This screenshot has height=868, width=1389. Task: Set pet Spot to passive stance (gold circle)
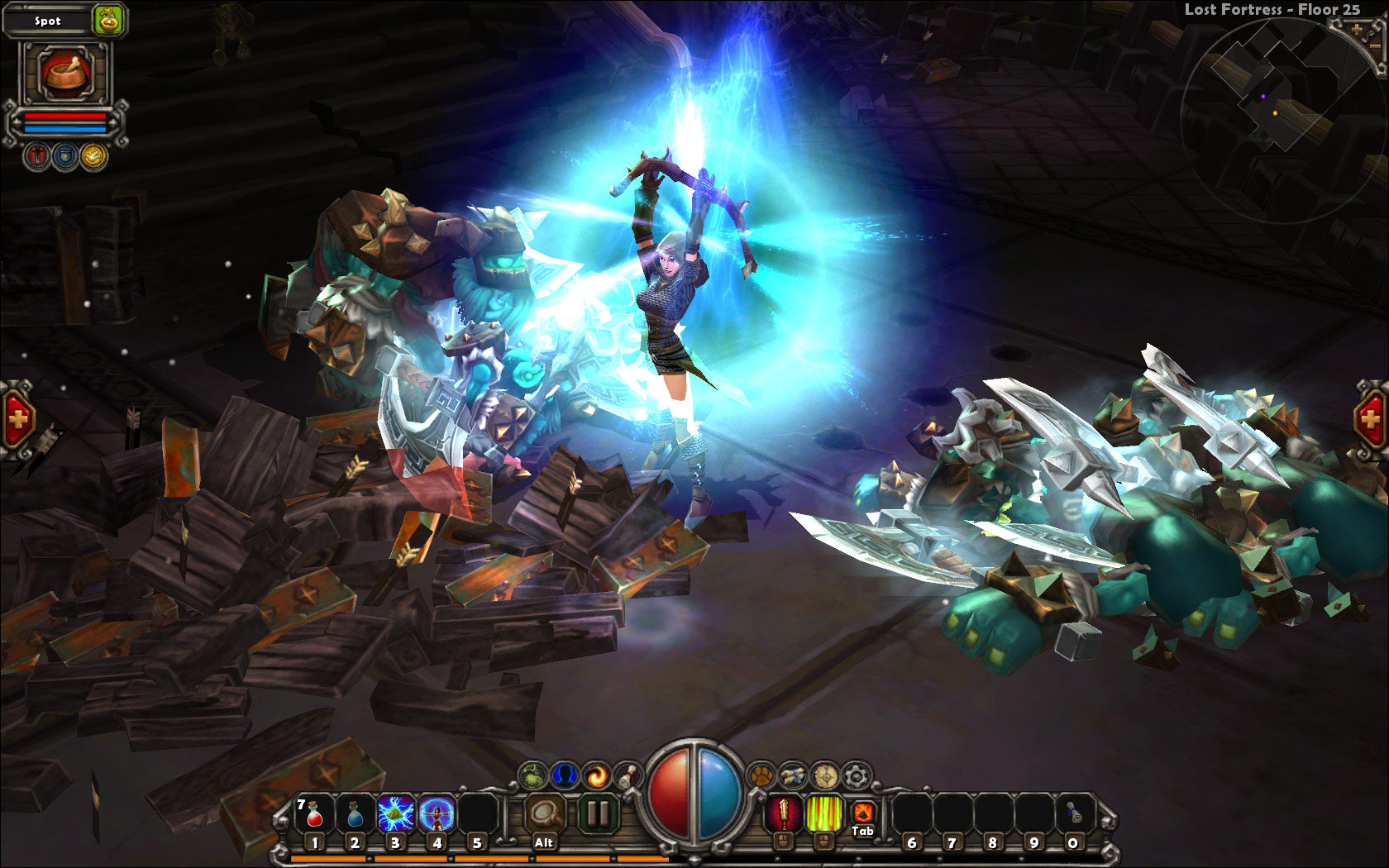click(x=93, y=155)
